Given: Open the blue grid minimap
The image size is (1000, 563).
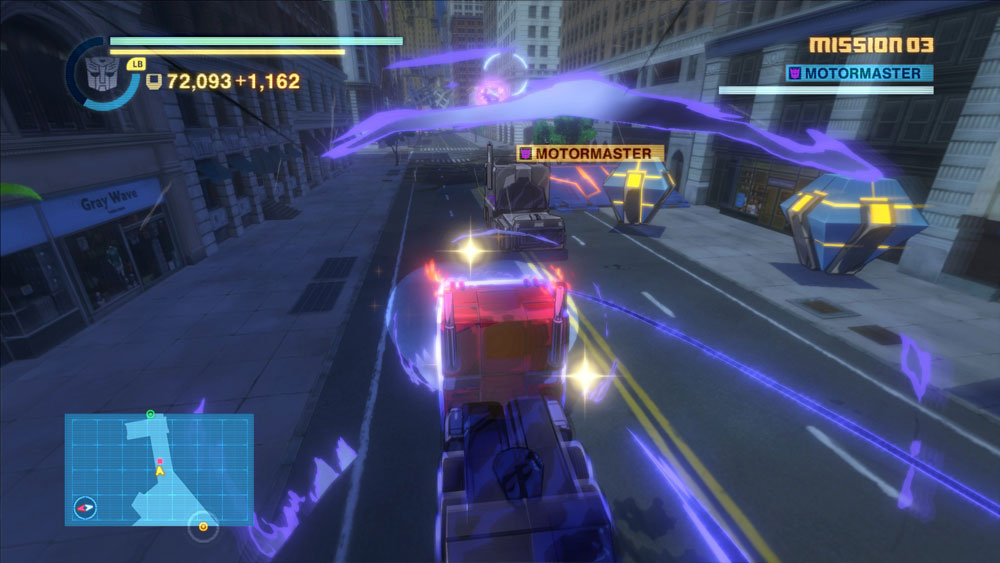Looking at the screenshot, I should pyautogui.click(x=159, y=469).
